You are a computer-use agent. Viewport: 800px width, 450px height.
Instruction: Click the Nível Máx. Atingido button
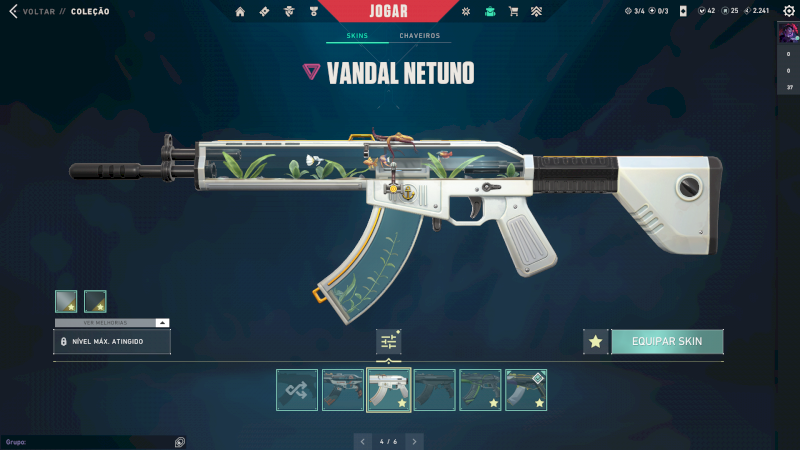(112, 341)
